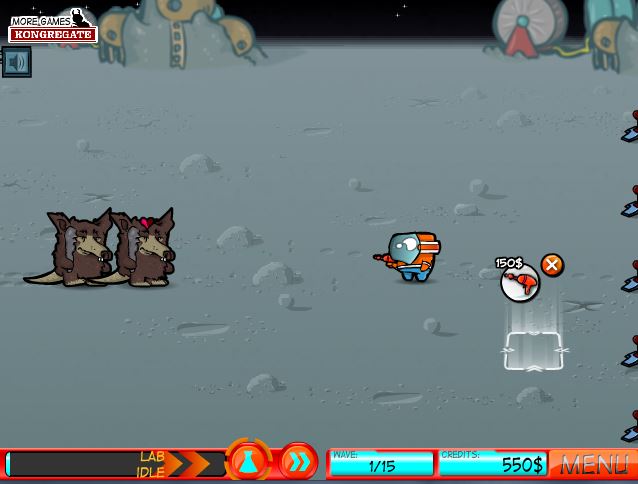638x484 pixels.
Task: Cancel placement with the orange X
Action: pos(552,265)
